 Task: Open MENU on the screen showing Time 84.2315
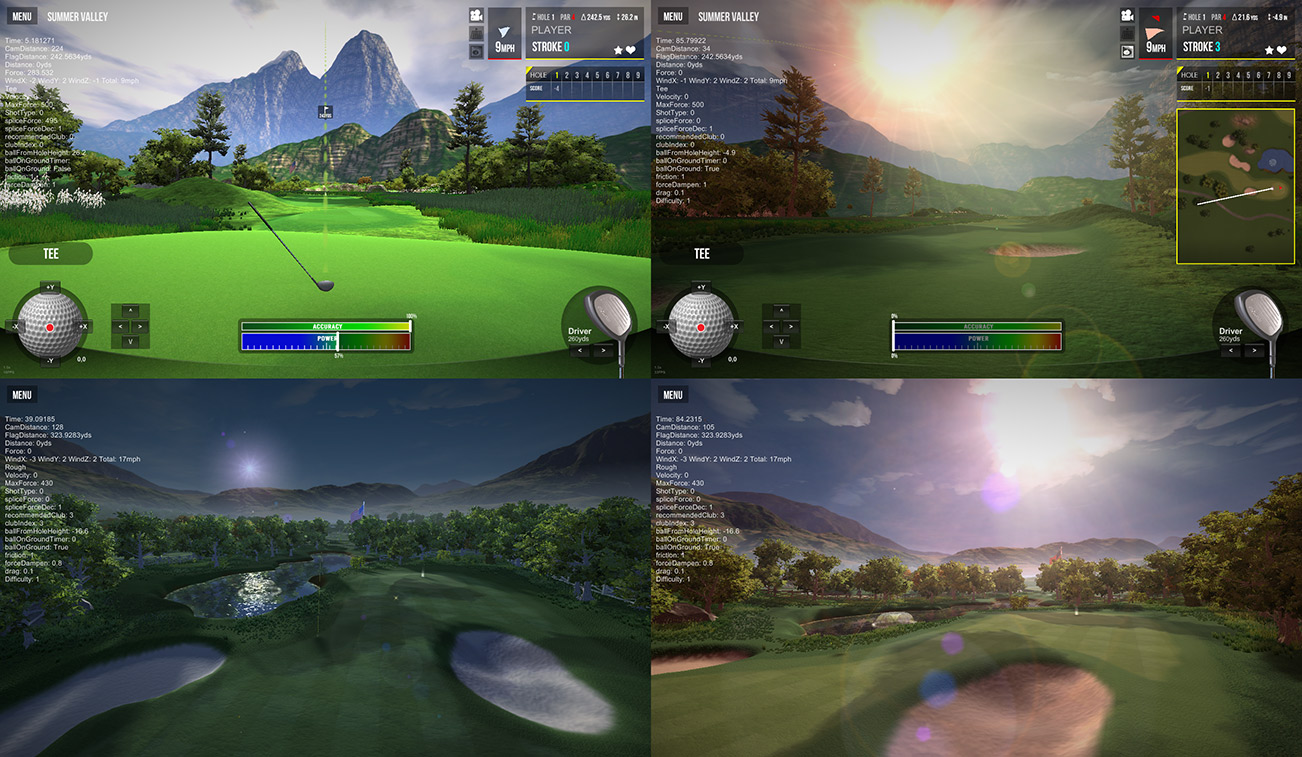click(673, 395)
